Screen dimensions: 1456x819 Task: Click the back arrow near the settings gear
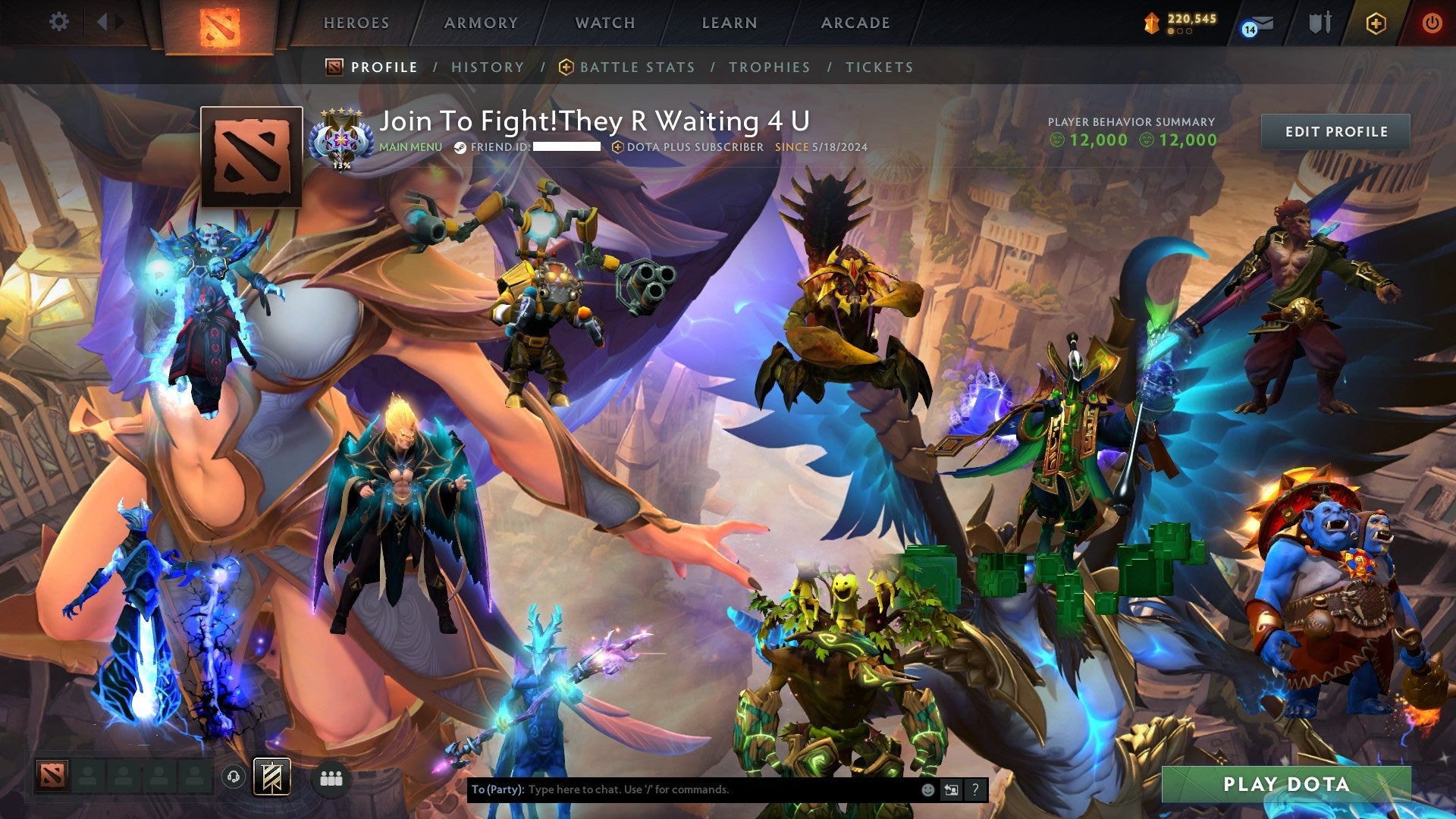[x=104, y=21]
